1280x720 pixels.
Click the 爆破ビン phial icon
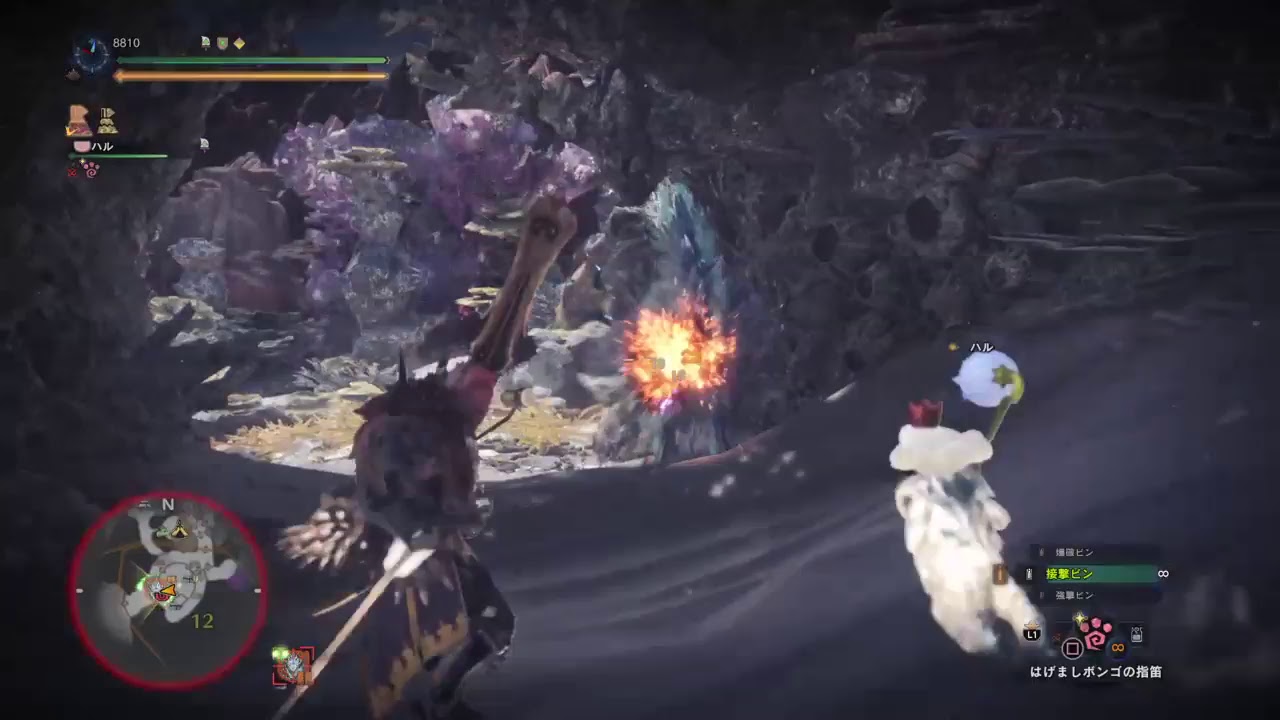pos(1041,551)
